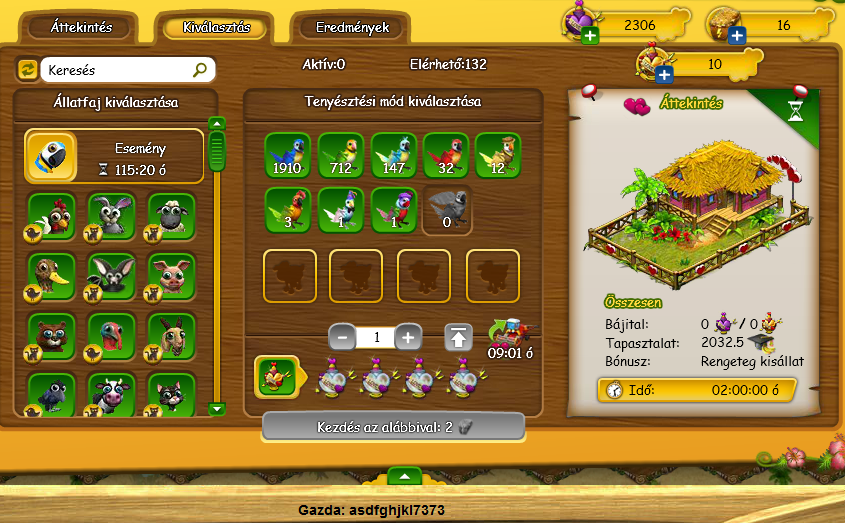
Task: Start breeding with Kezdés az alábbival button
Action: click(x=393, y=426)
